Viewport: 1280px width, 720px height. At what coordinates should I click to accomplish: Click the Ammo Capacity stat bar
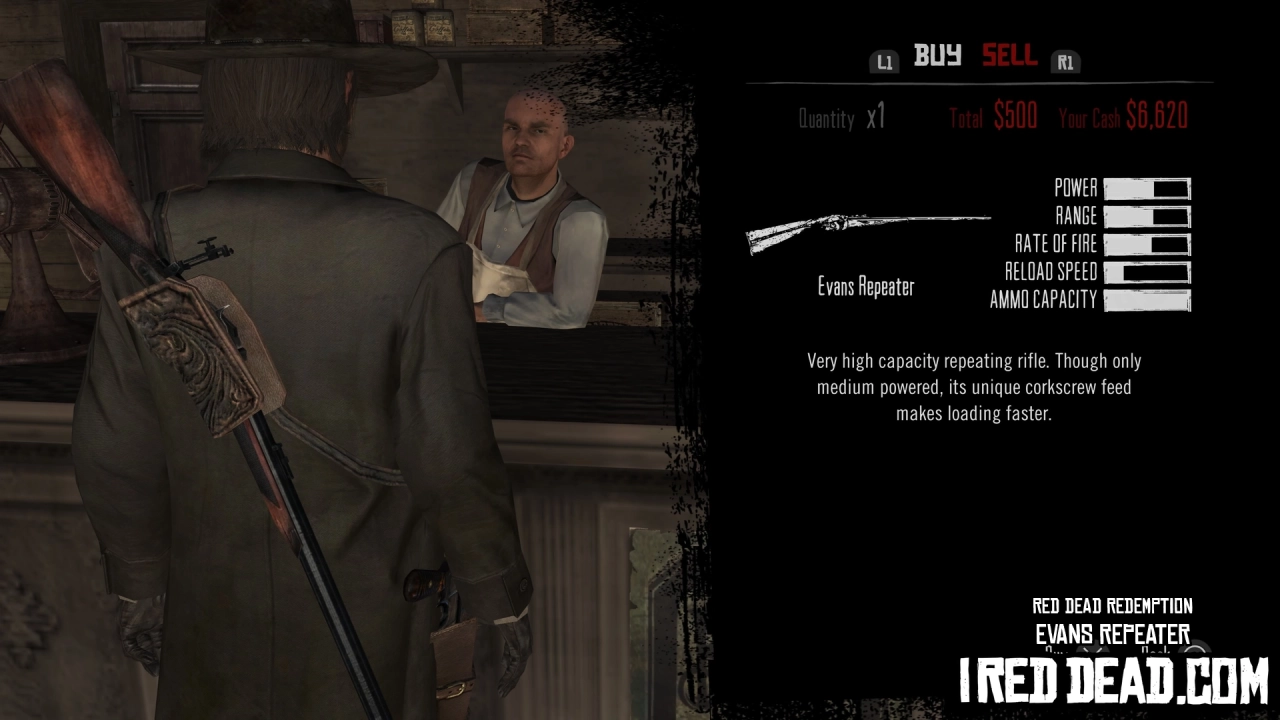pos(1148,299)
